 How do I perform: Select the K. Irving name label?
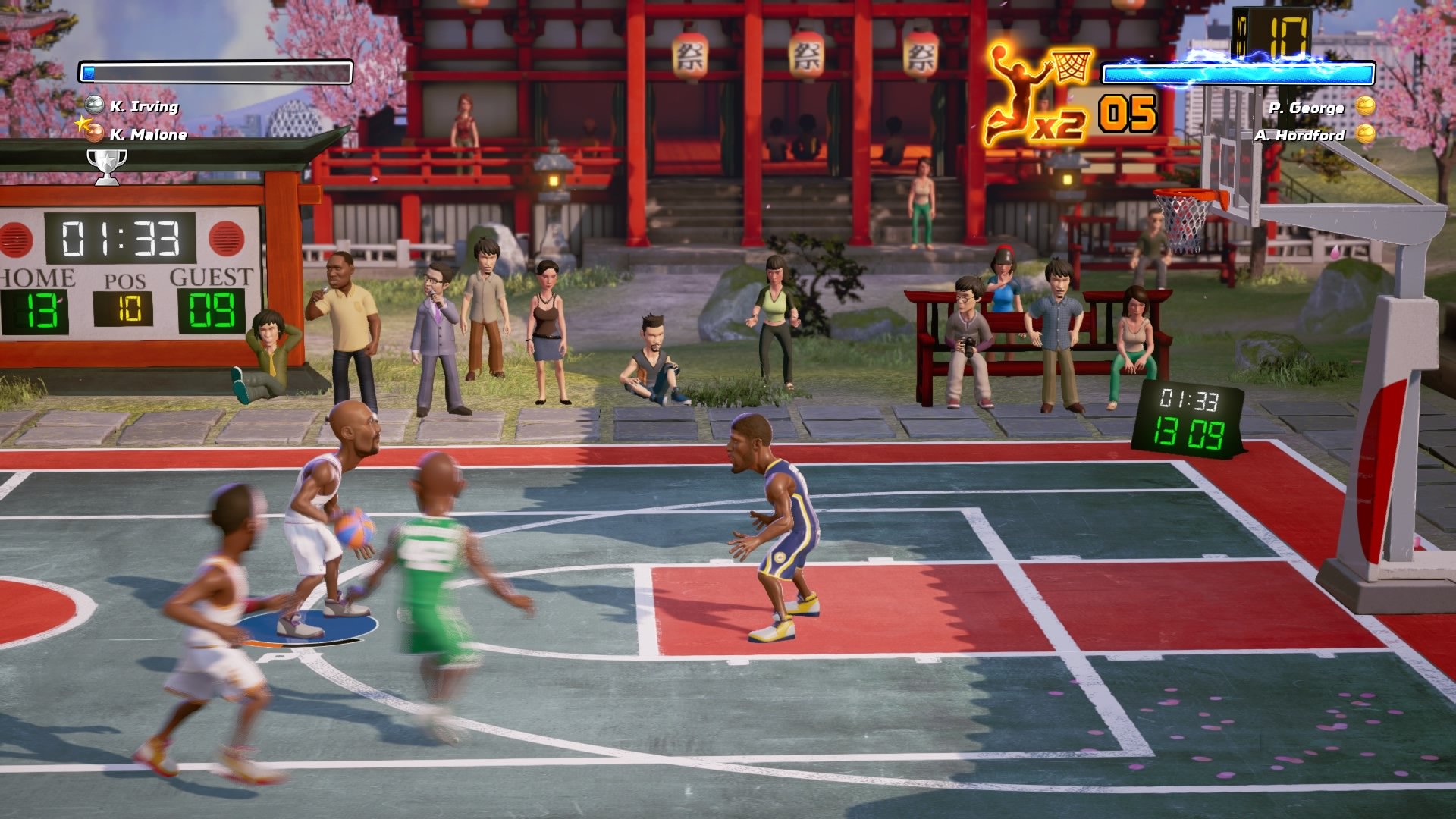coord(148,108)
